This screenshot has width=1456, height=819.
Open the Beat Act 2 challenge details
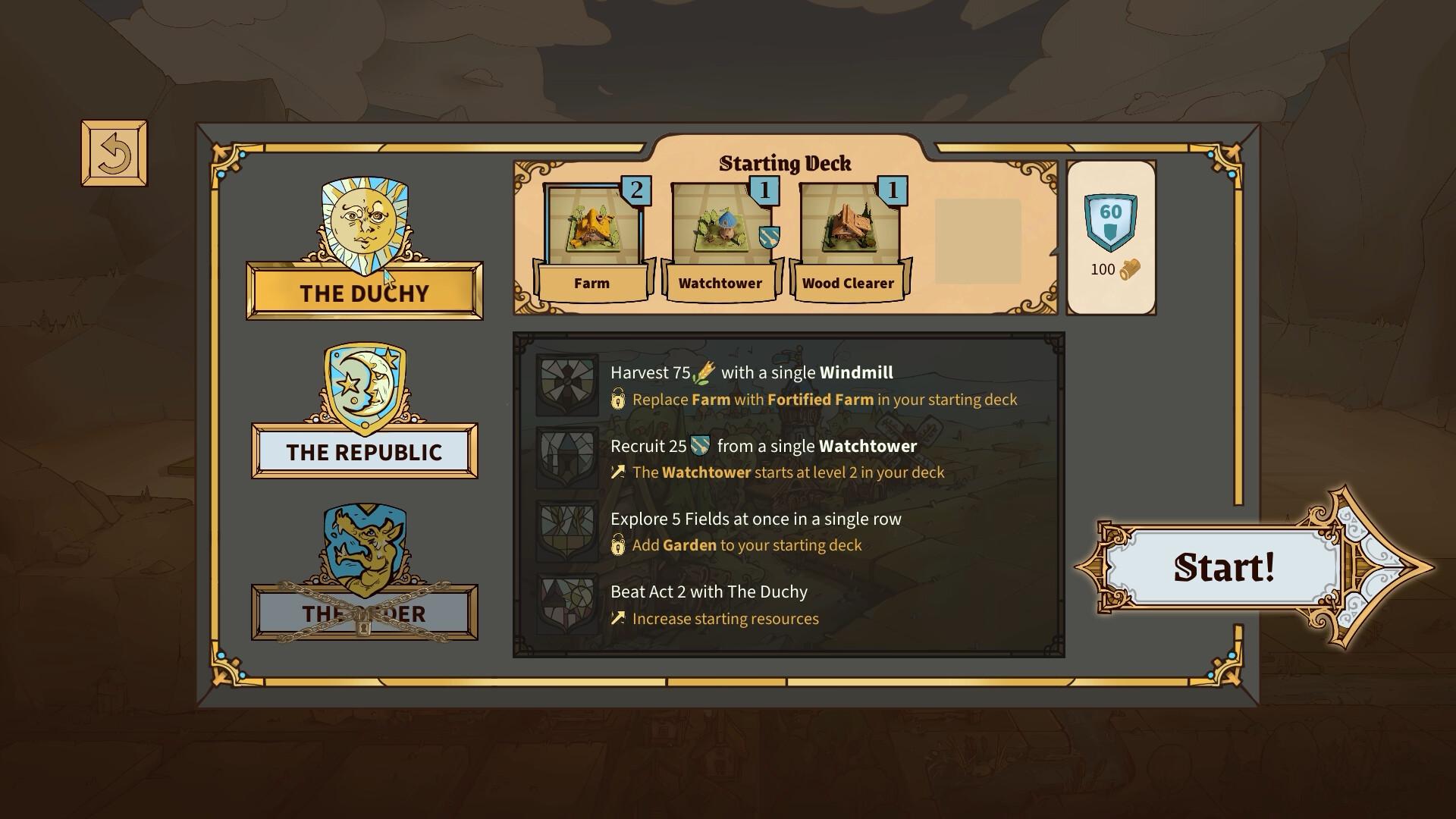[x=709, y=592]
